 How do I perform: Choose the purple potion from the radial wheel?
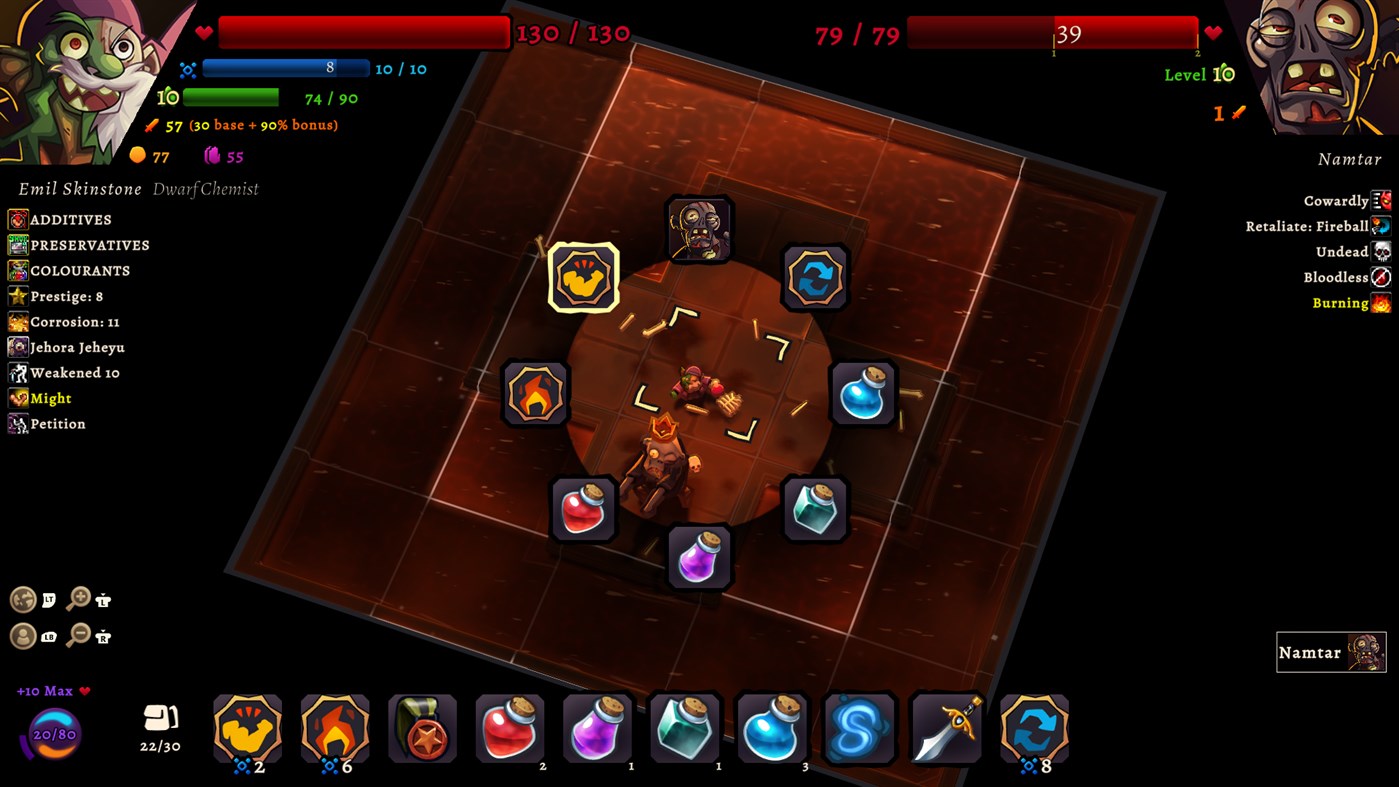pos(700,557)
